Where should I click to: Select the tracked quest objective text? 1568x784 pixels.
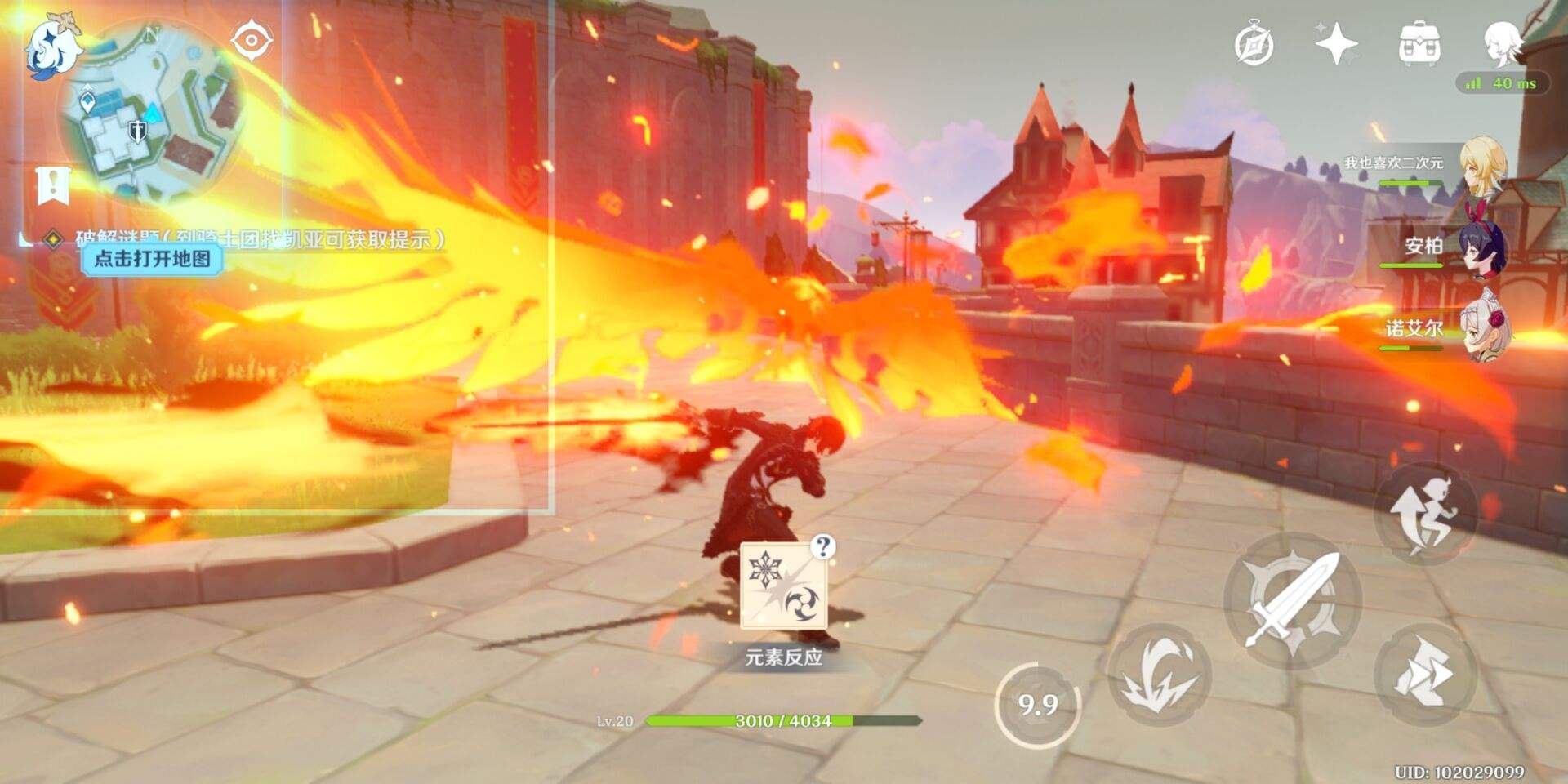tap(261, 238)
